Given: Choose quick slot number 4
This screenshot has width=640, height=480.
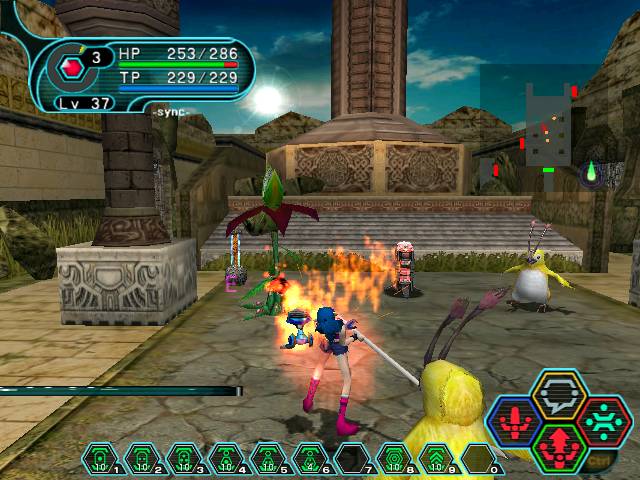Looking at the screenshot, I should pyautogui.click(x=226, y=458).
